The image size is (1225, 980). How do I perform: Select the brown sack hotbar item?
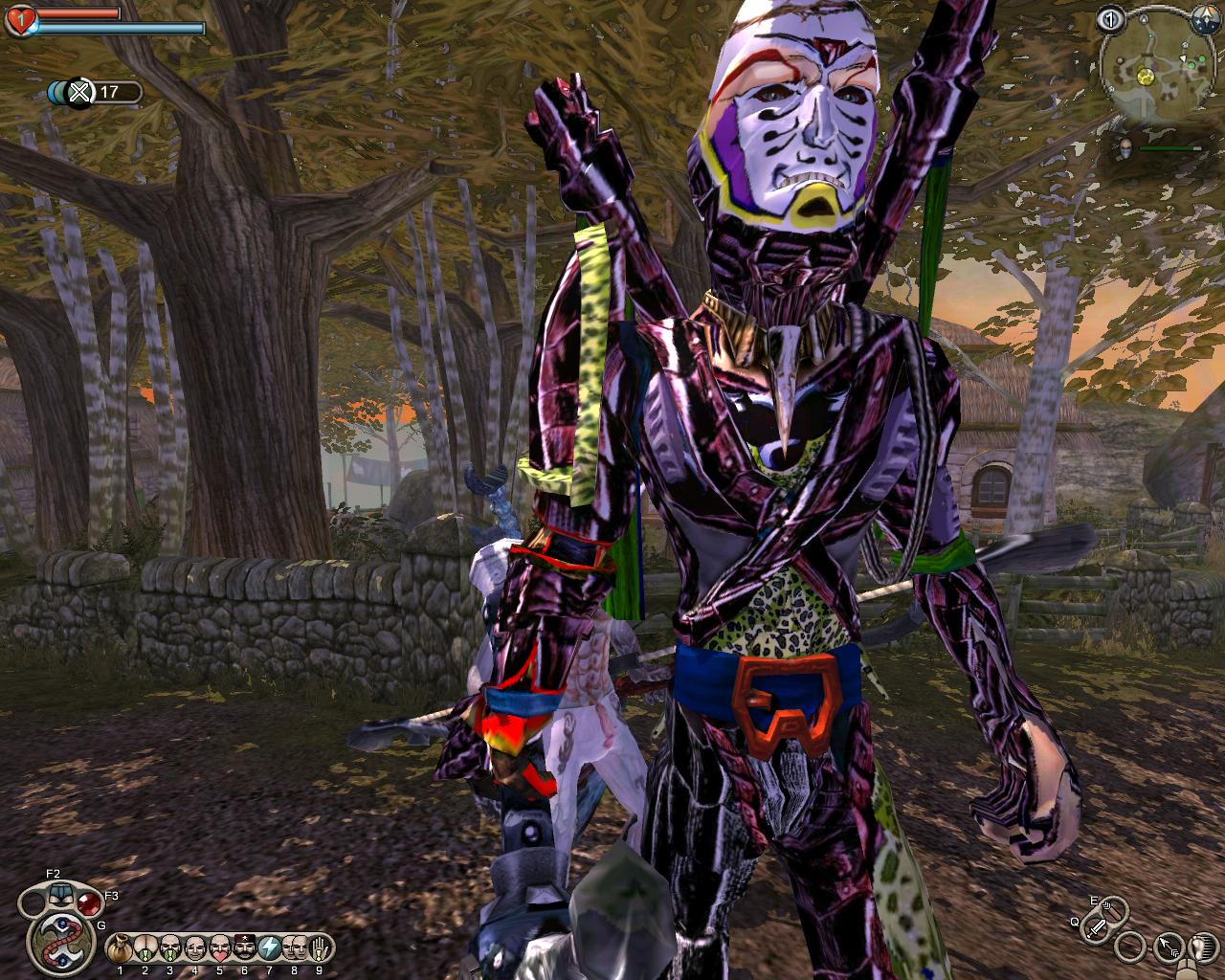pos(120,948)
